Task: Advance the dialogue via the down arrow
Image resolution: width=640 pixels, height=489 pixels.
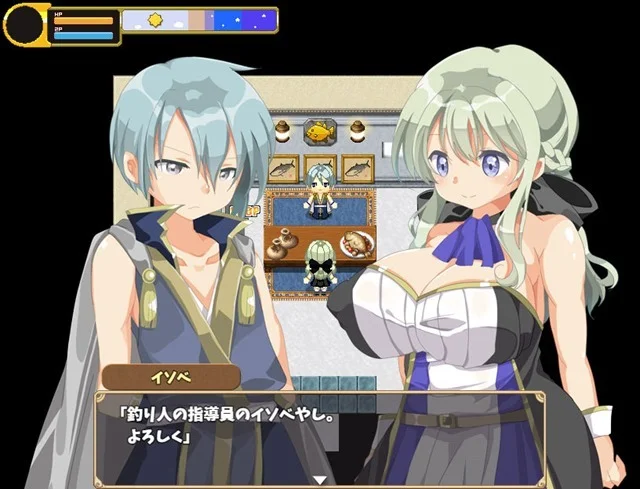Action: [x=319, y=479]
